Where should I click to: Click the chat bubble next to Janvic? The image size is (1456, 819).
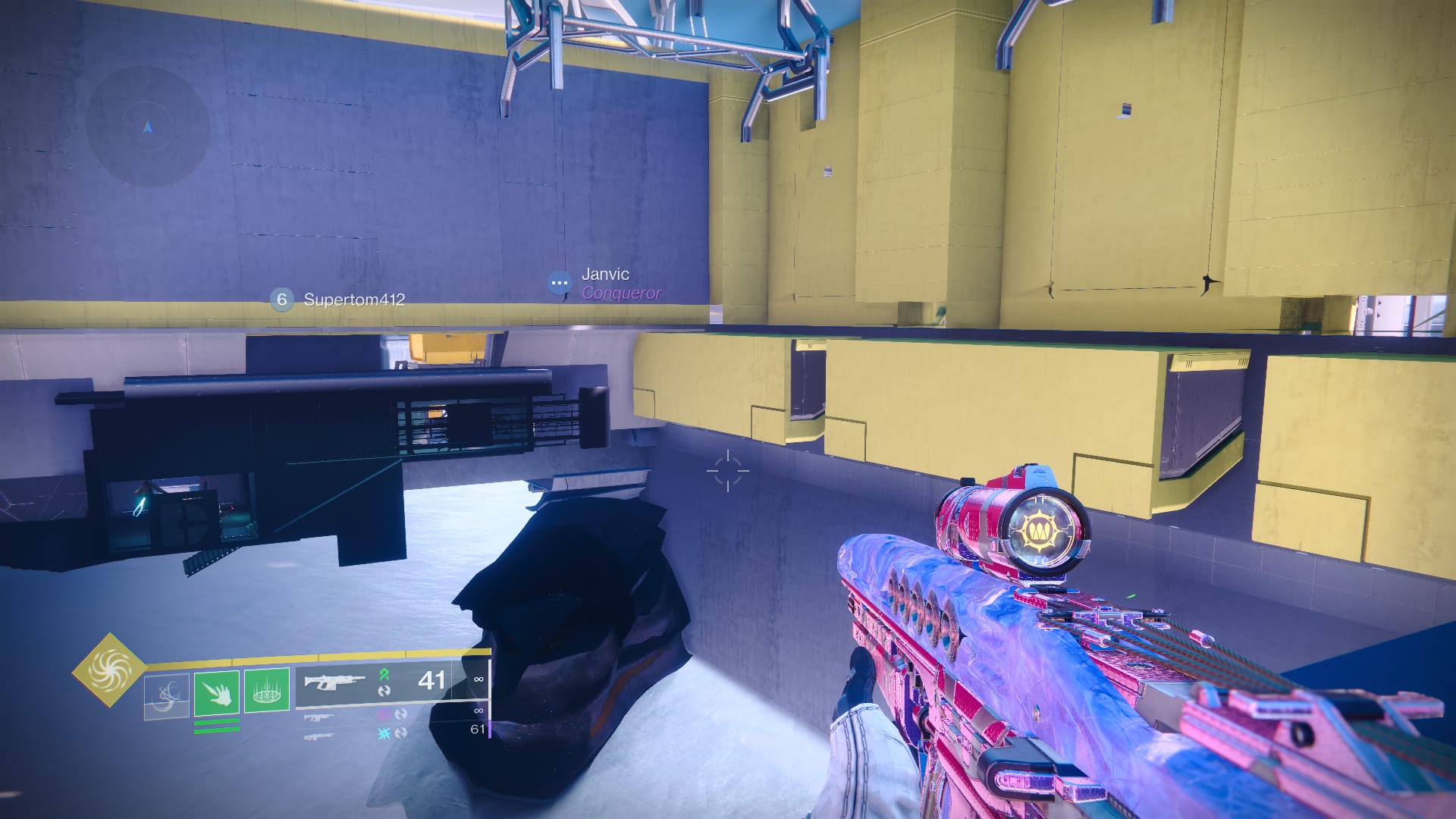(559, 281)
